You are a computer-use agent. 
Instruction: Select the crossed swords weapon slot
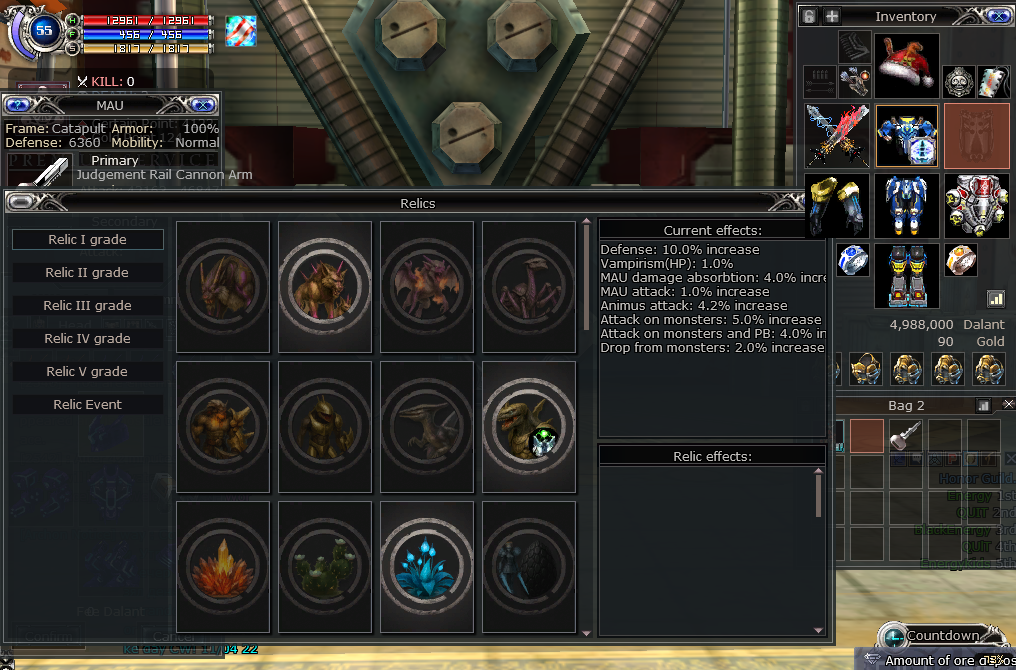[x=837, y=135]
